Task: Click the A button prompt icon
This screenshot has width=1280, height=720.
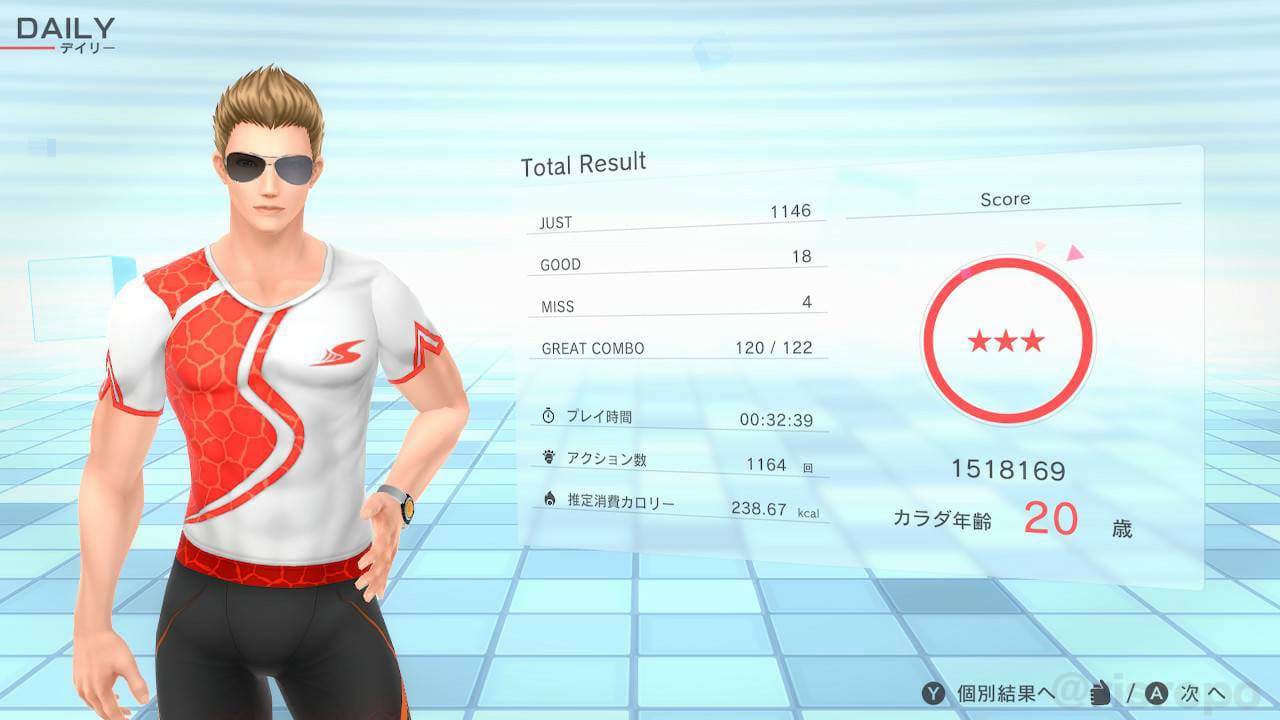Action: tap(1158, 692)
